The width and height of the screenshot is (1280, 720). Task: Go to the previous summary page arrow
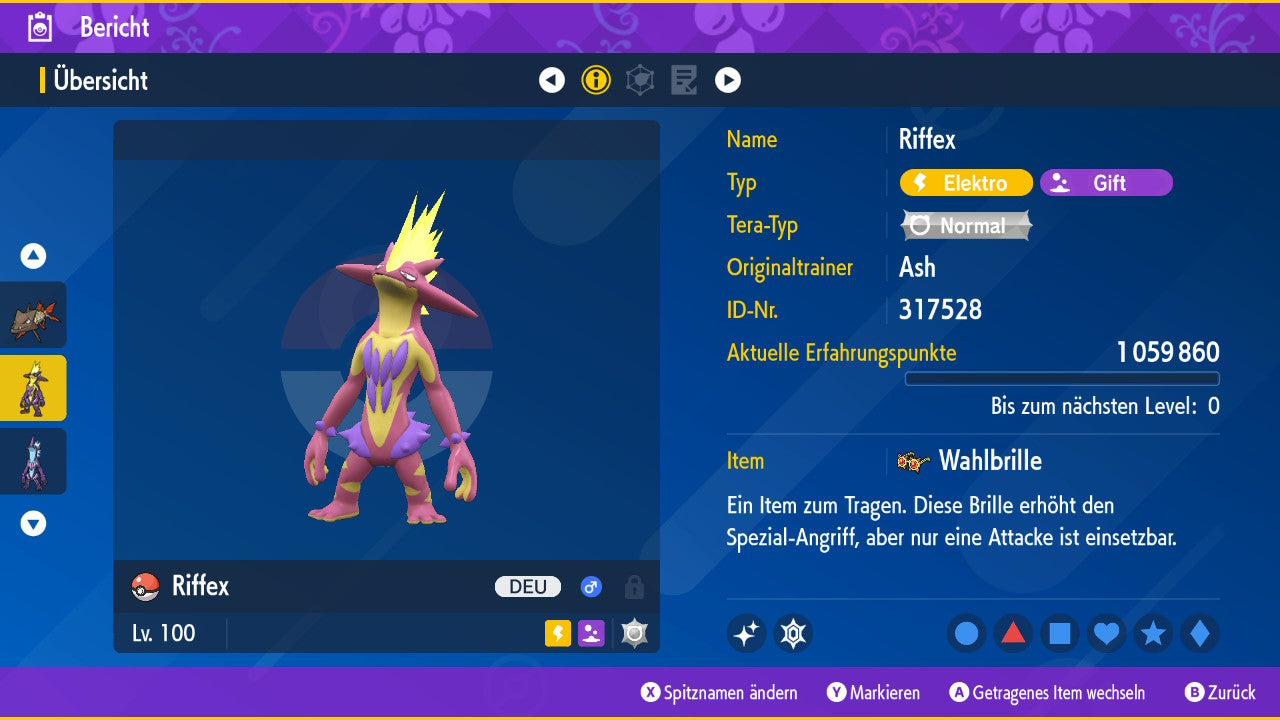coord(552,80)
